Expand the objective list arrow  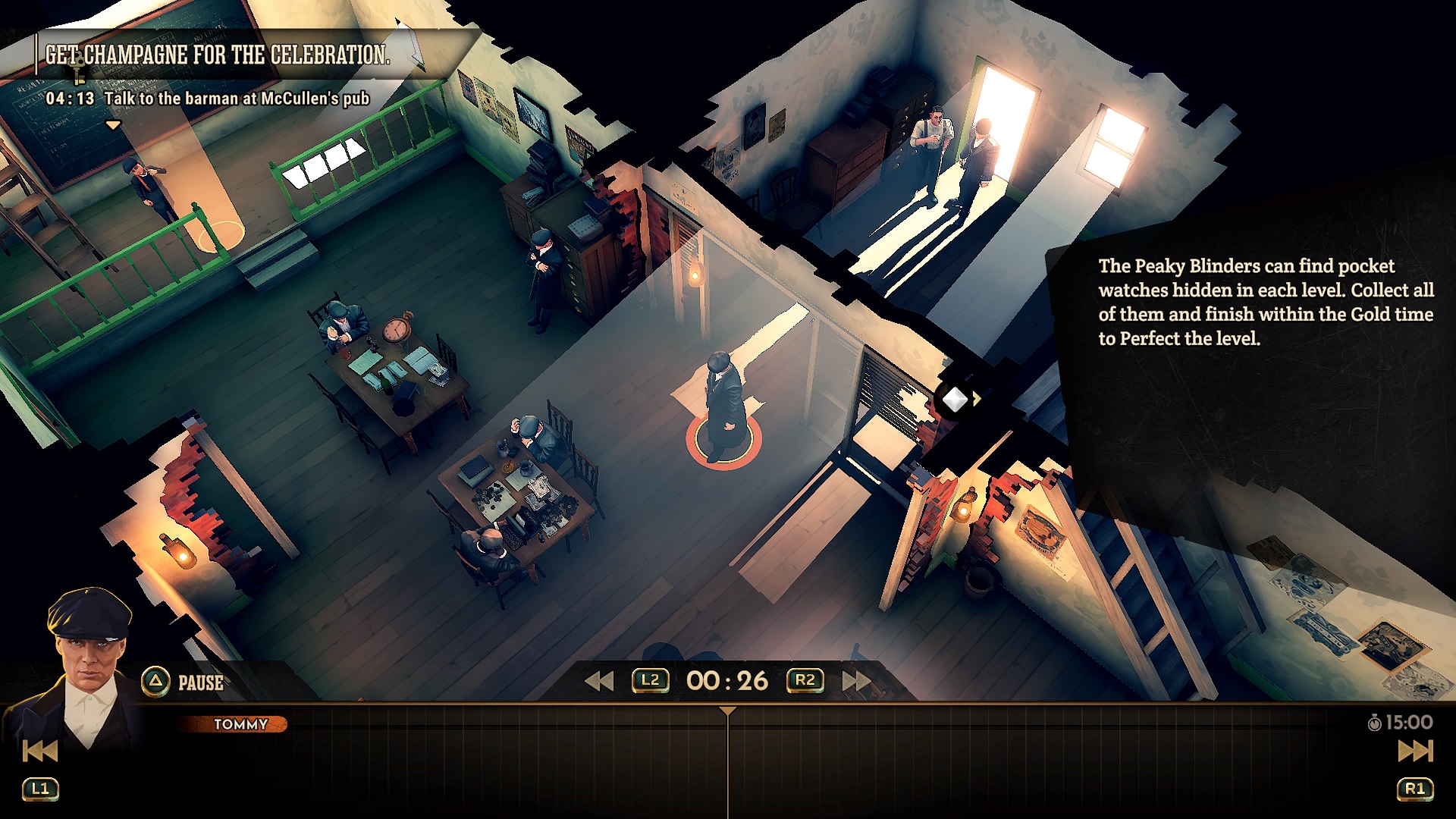(x=113, y=125)
